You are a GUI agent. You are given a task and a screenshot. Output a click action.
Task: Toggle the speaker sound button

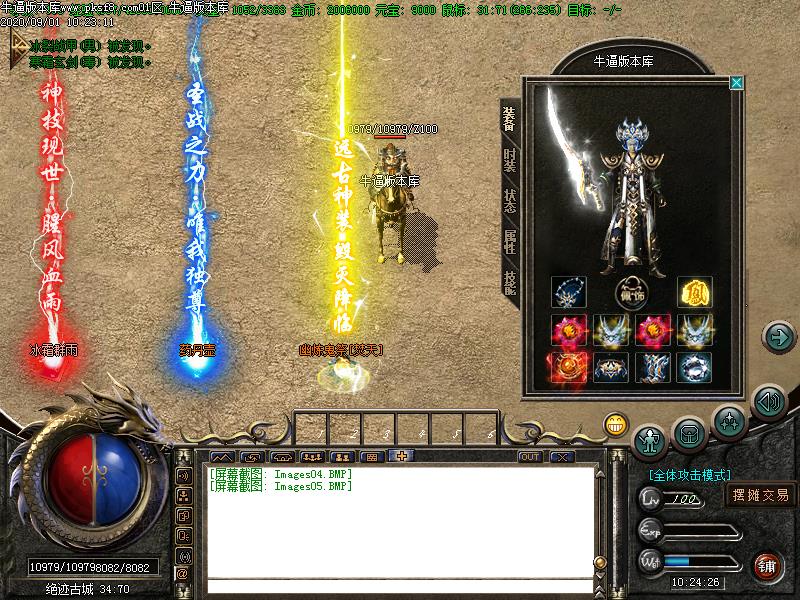767,403
